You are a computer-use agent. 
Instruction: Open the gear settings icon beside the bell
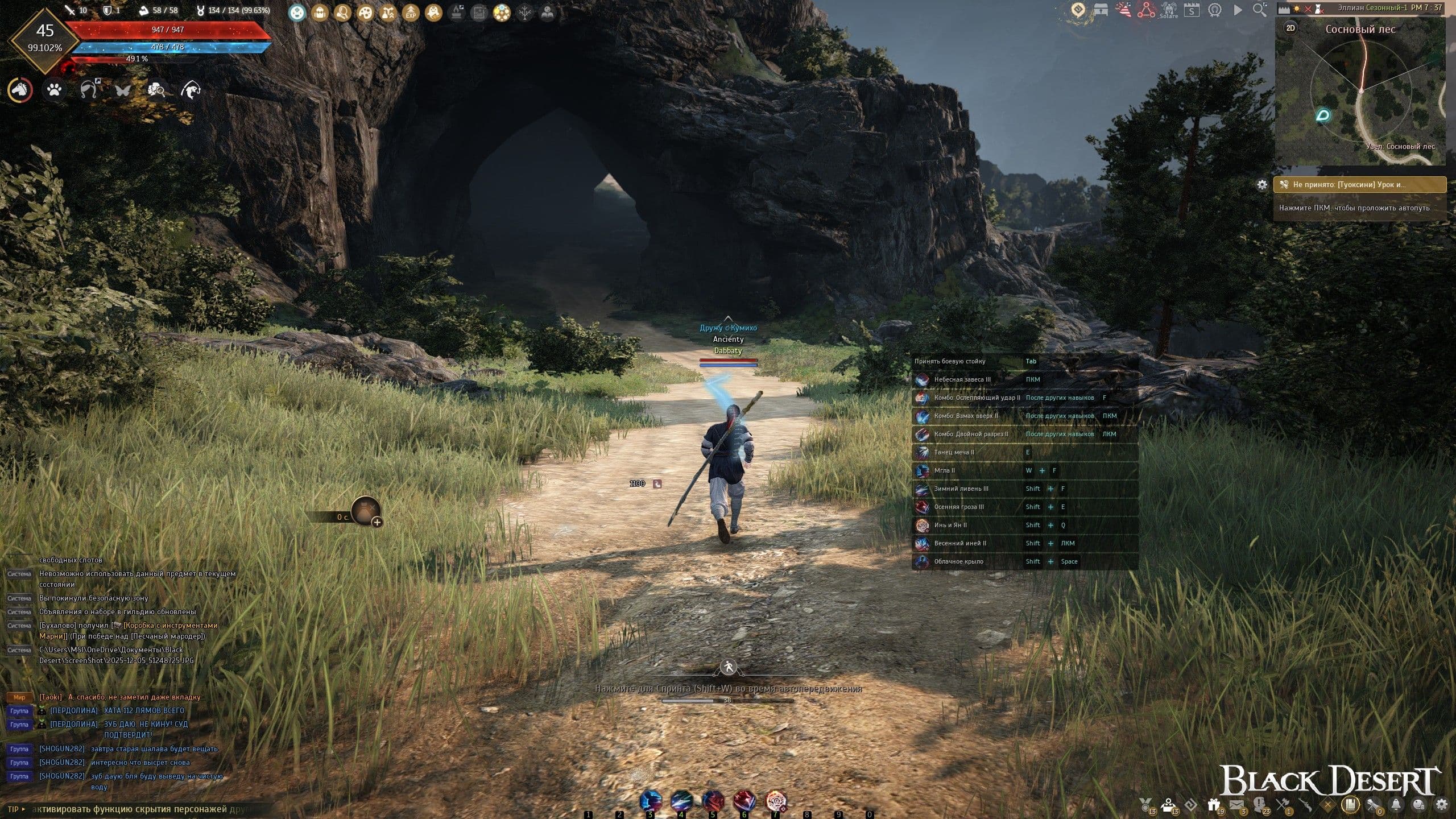tap(1441, 804)
